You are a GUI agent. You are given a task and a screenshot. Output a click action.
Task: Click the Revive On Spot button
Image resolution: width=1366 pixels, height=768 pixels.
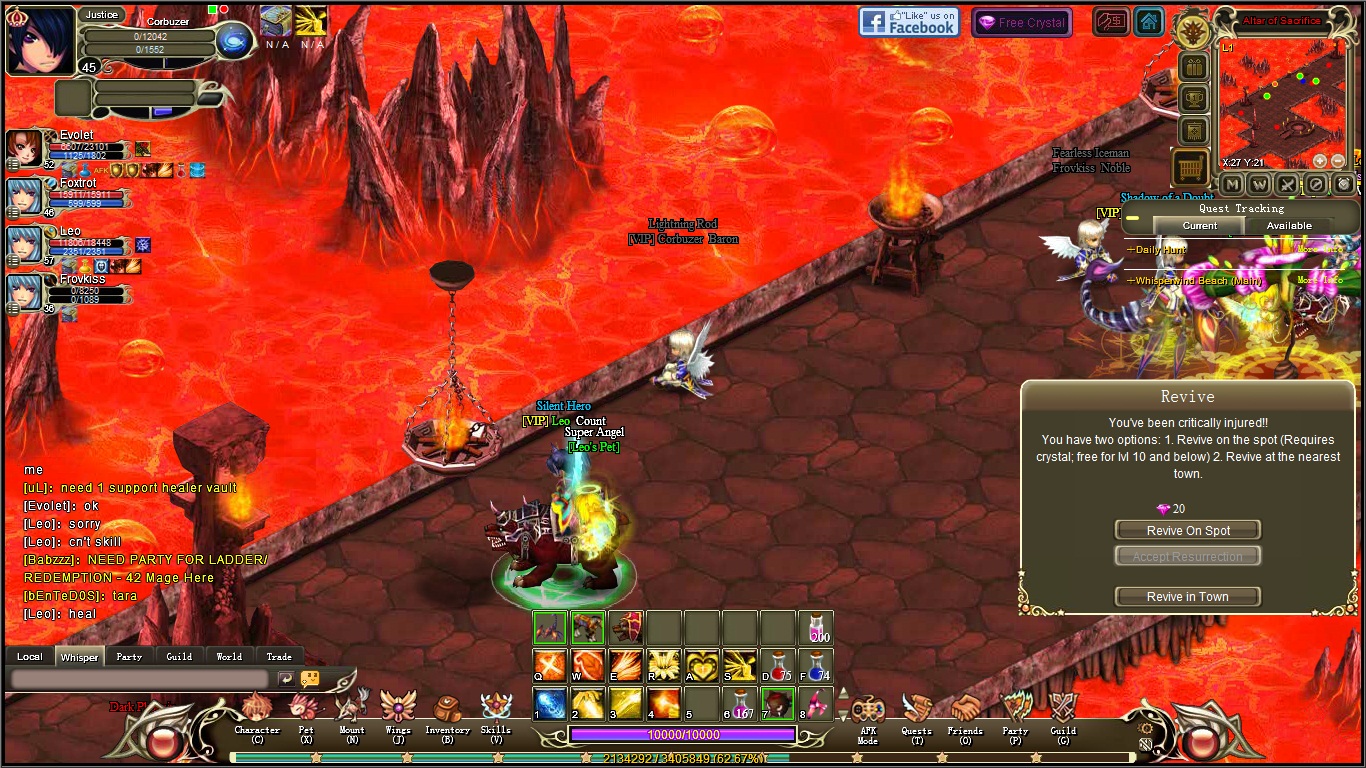tap(1188, 530)
